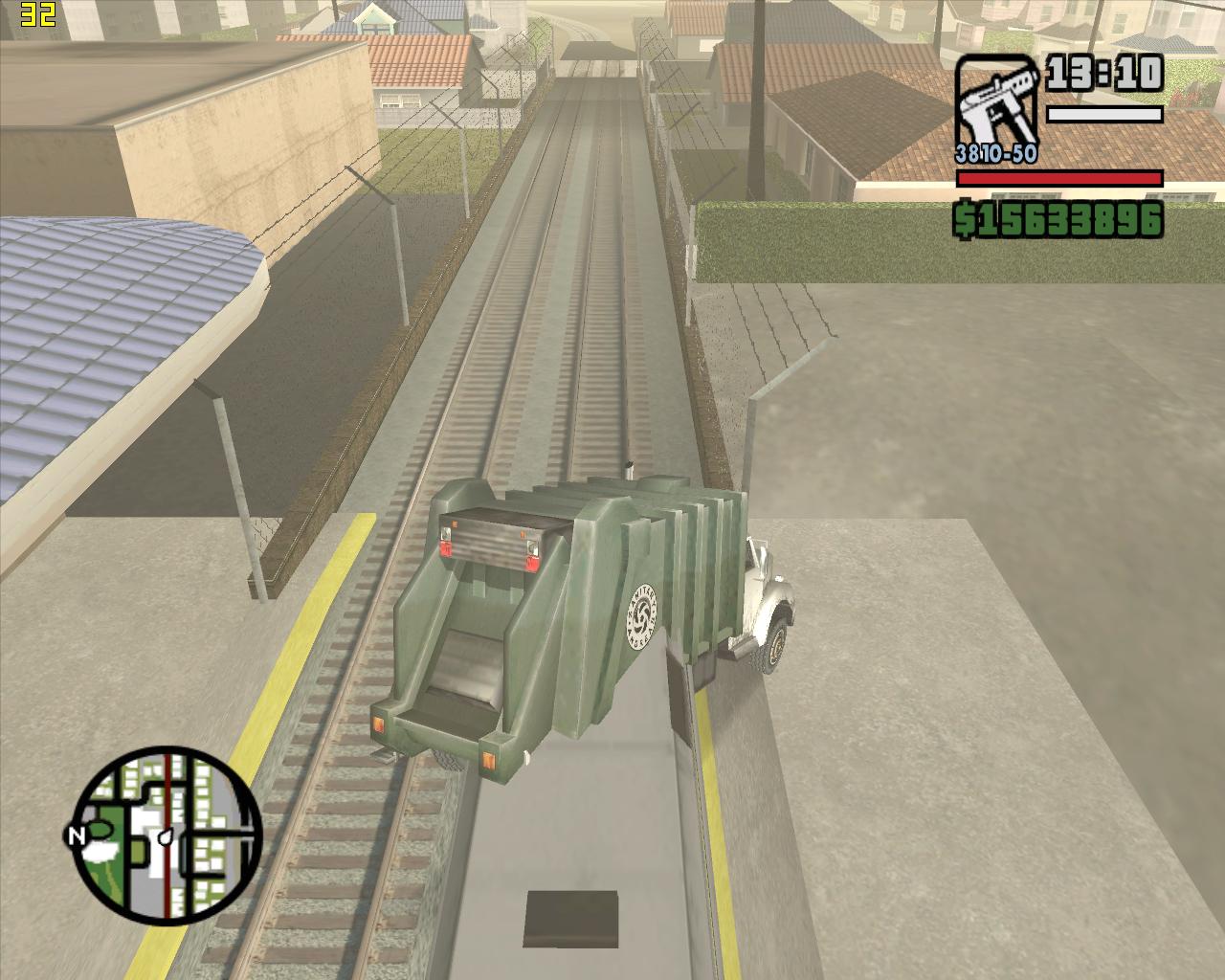The width and height of the screenshot is (1225, 980).
Task: Open the circular radar minimap
Action: click(x=167, y=835)
